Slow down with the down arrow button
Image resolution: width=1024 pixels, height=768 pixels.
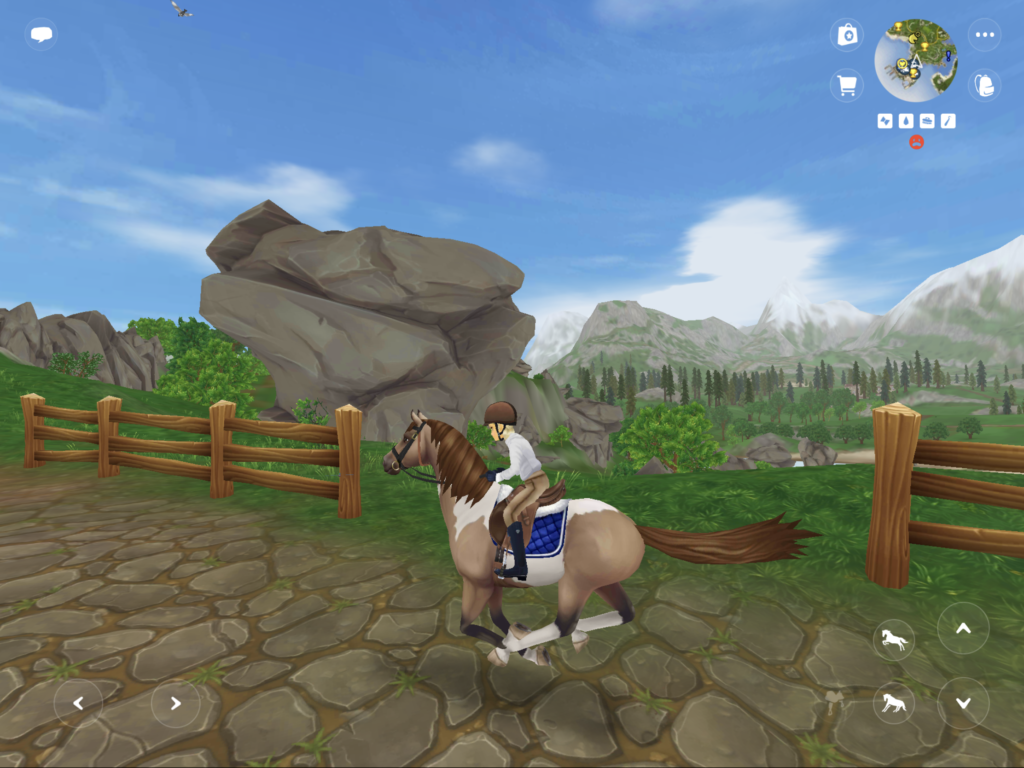(x=963, y=703)
